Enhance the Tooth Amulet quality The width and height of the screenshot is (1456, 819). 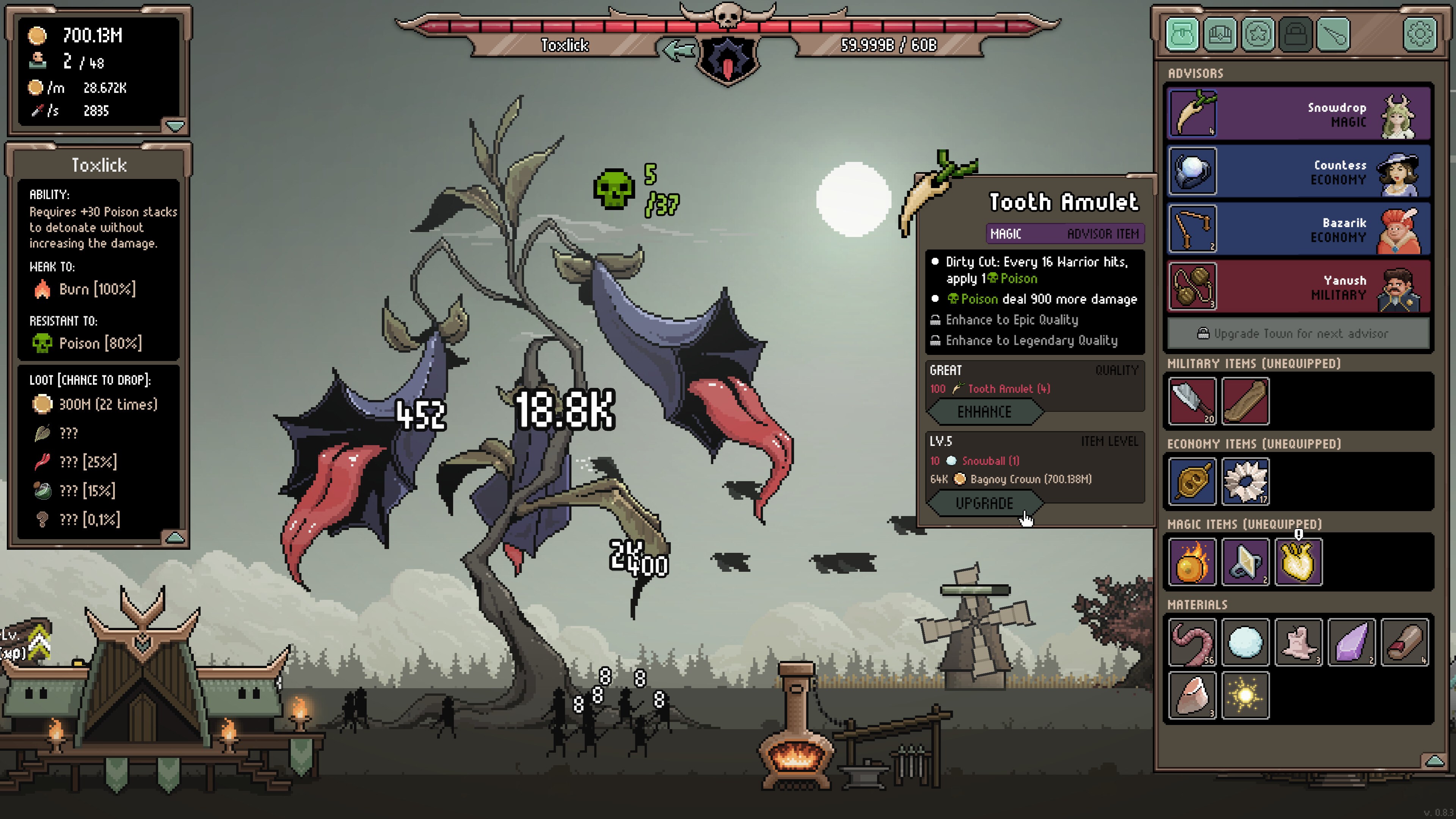pos(984,411)
